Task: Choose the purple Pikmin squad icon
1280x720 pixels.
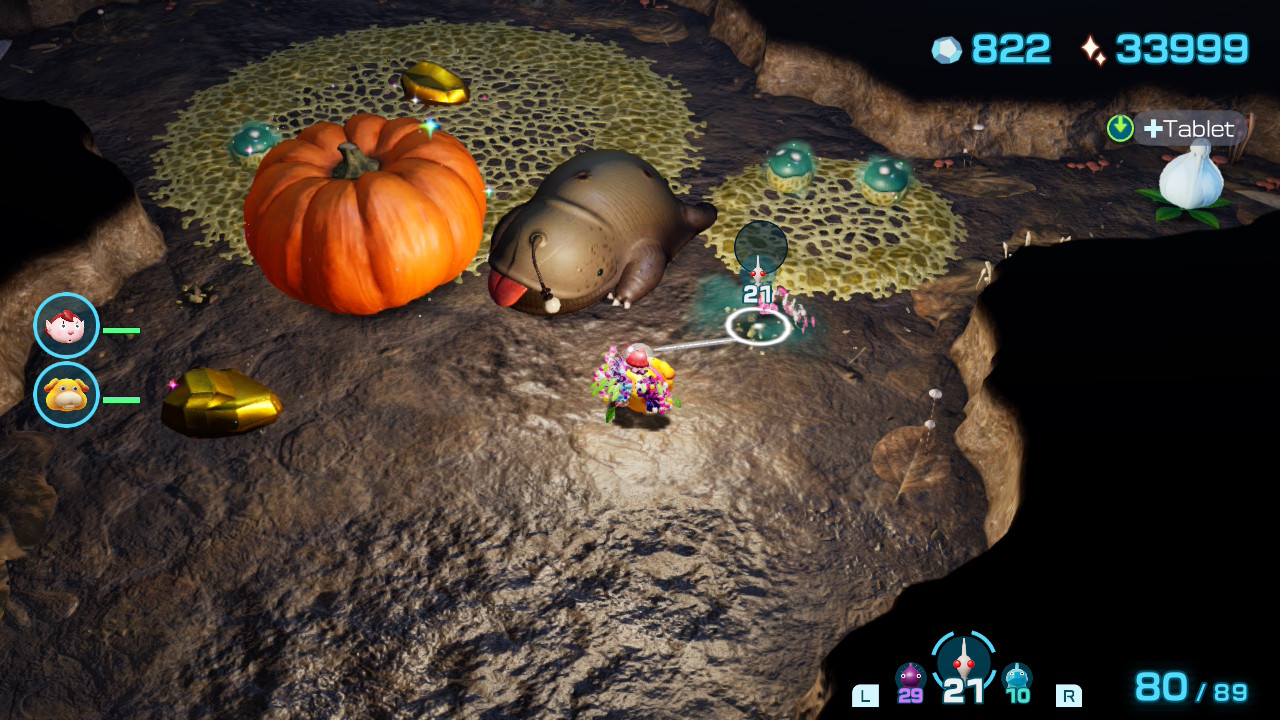Action: coord(910,677)
